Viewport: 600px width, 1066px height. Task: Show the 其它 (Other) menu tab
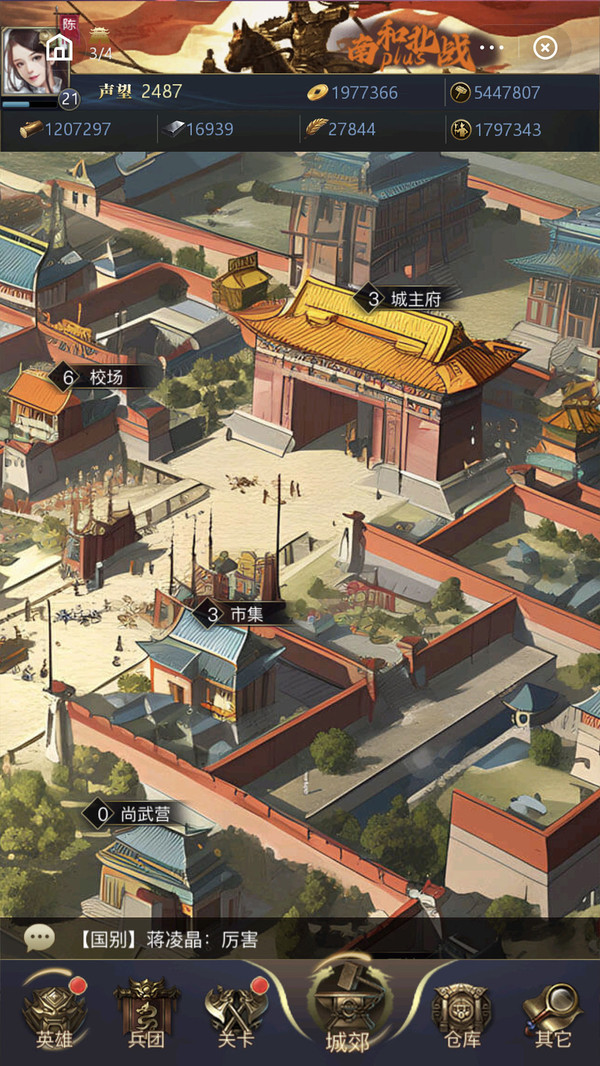(553, 1012)
